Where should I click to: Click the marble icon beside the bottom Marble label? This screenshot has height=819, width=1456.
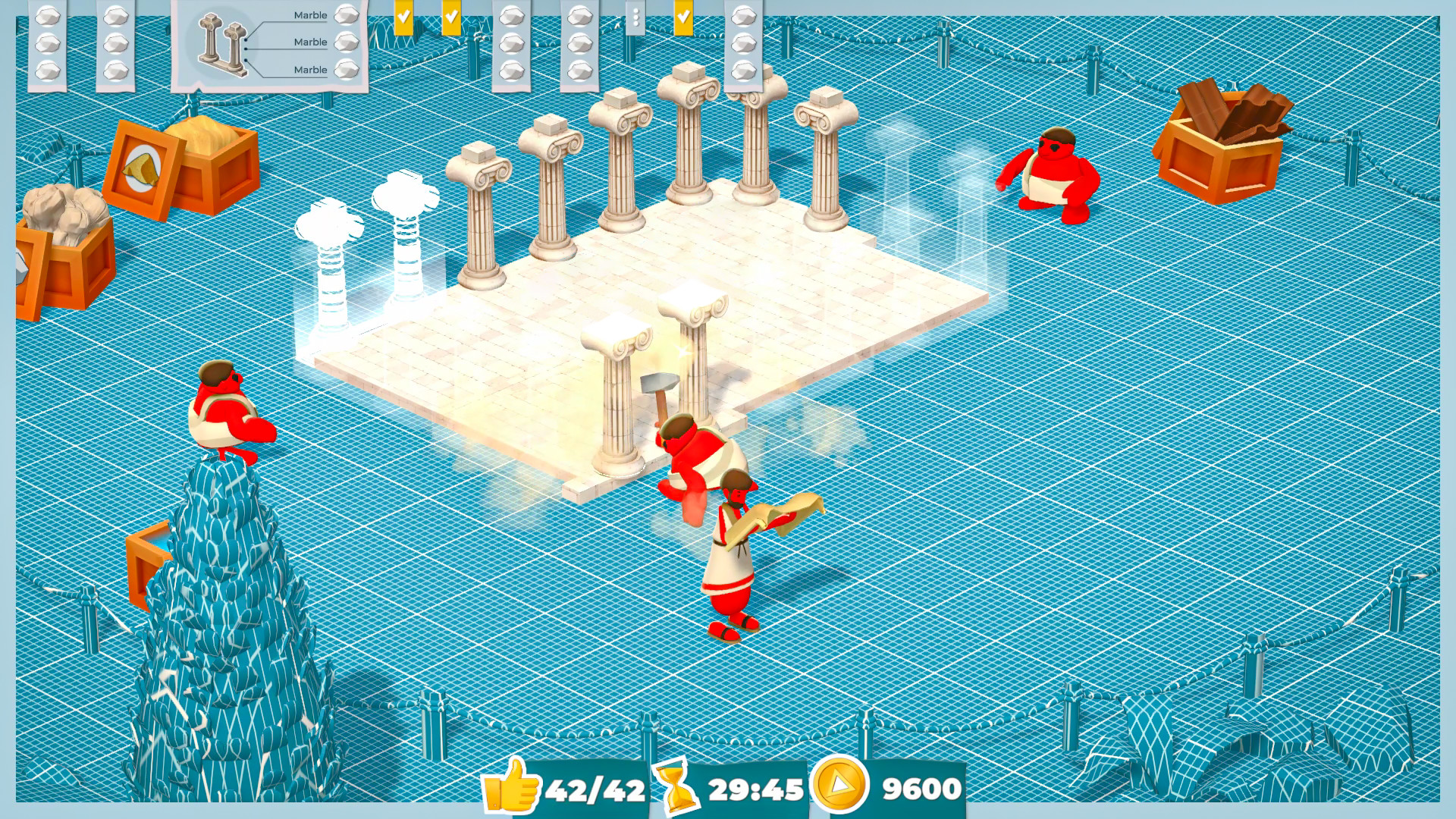tap(347, 69)
